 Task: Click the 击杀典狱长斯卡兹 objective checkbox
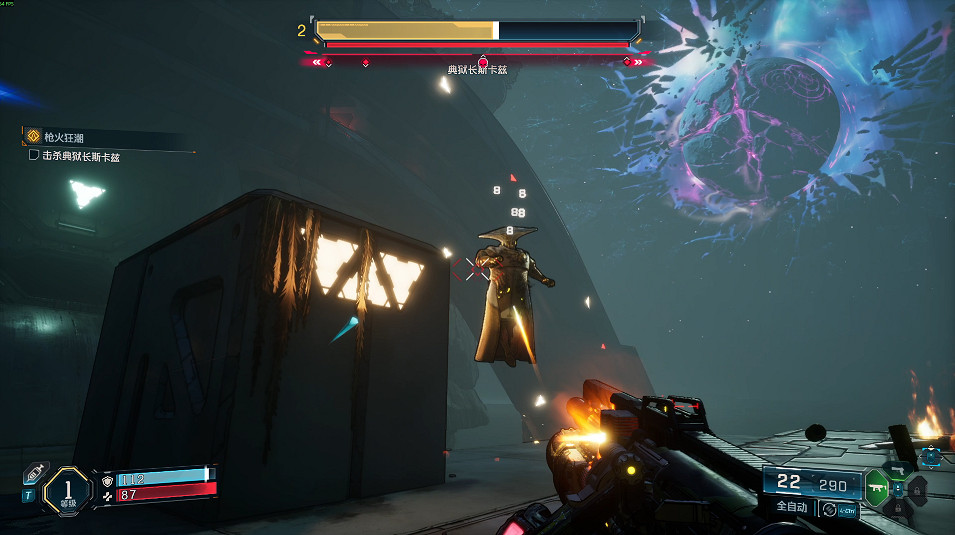(34, 156)
